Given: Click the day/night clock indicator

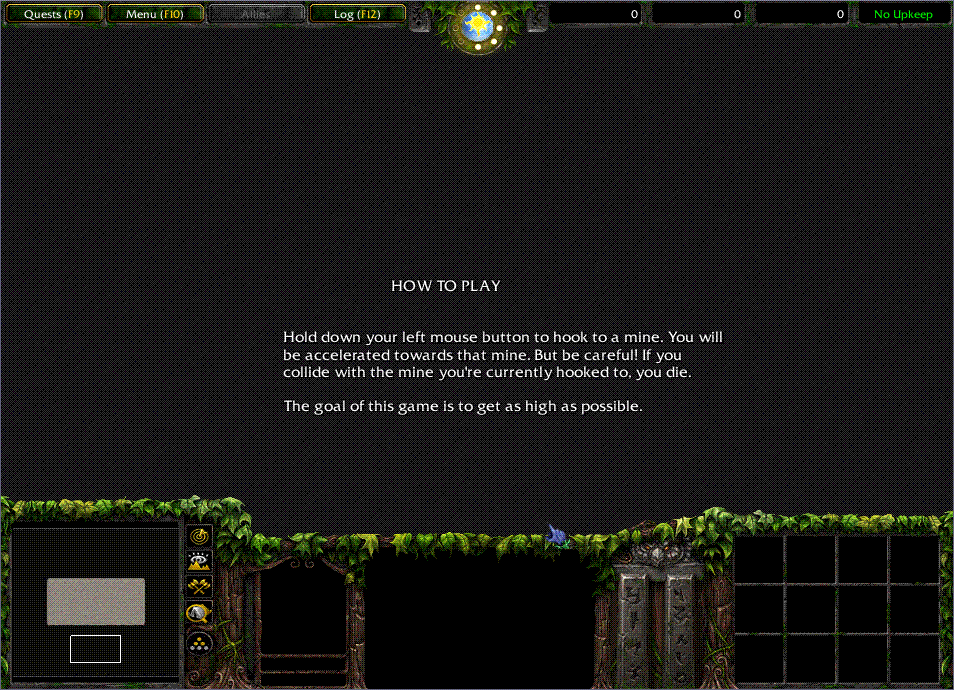Looking at the screenshot, I should (479, 25).
